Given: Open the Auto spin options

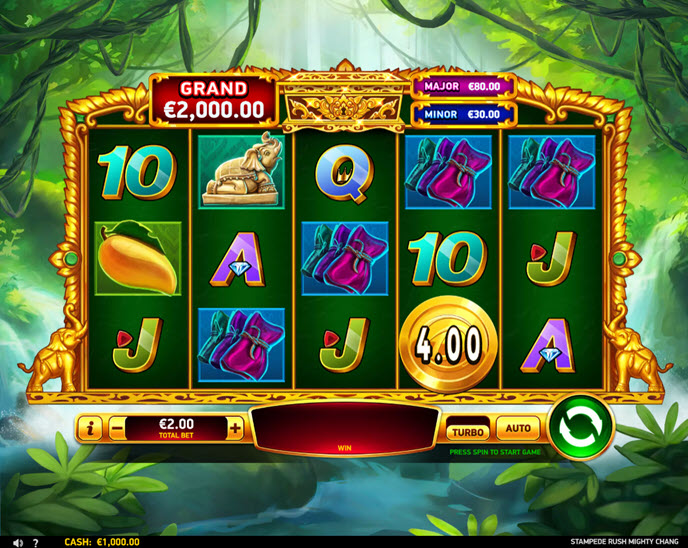Looking at the screenshot, I should tap(517, 429).
